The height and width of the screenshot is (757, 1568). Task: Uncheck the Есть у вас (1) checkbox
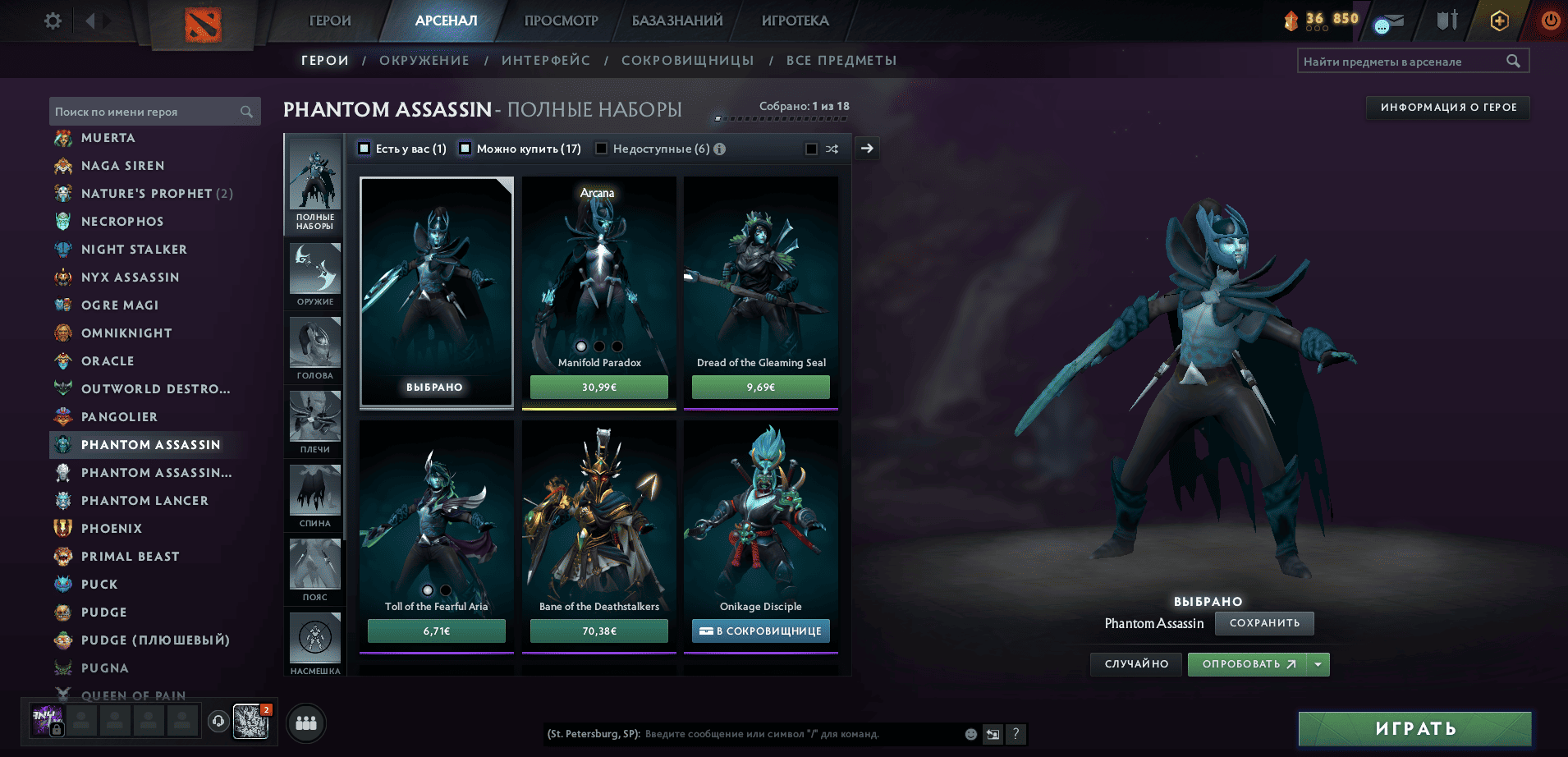pos(363,149)
